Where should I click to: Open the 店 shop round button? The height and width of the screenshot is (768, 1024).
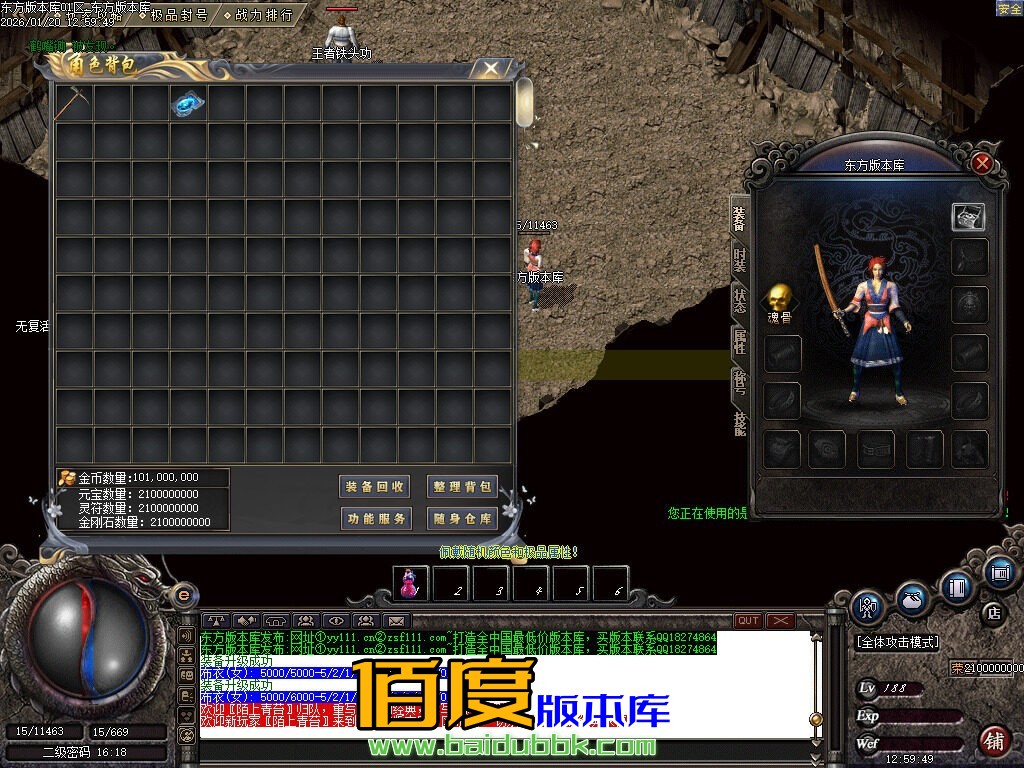(x=994, y=613)
